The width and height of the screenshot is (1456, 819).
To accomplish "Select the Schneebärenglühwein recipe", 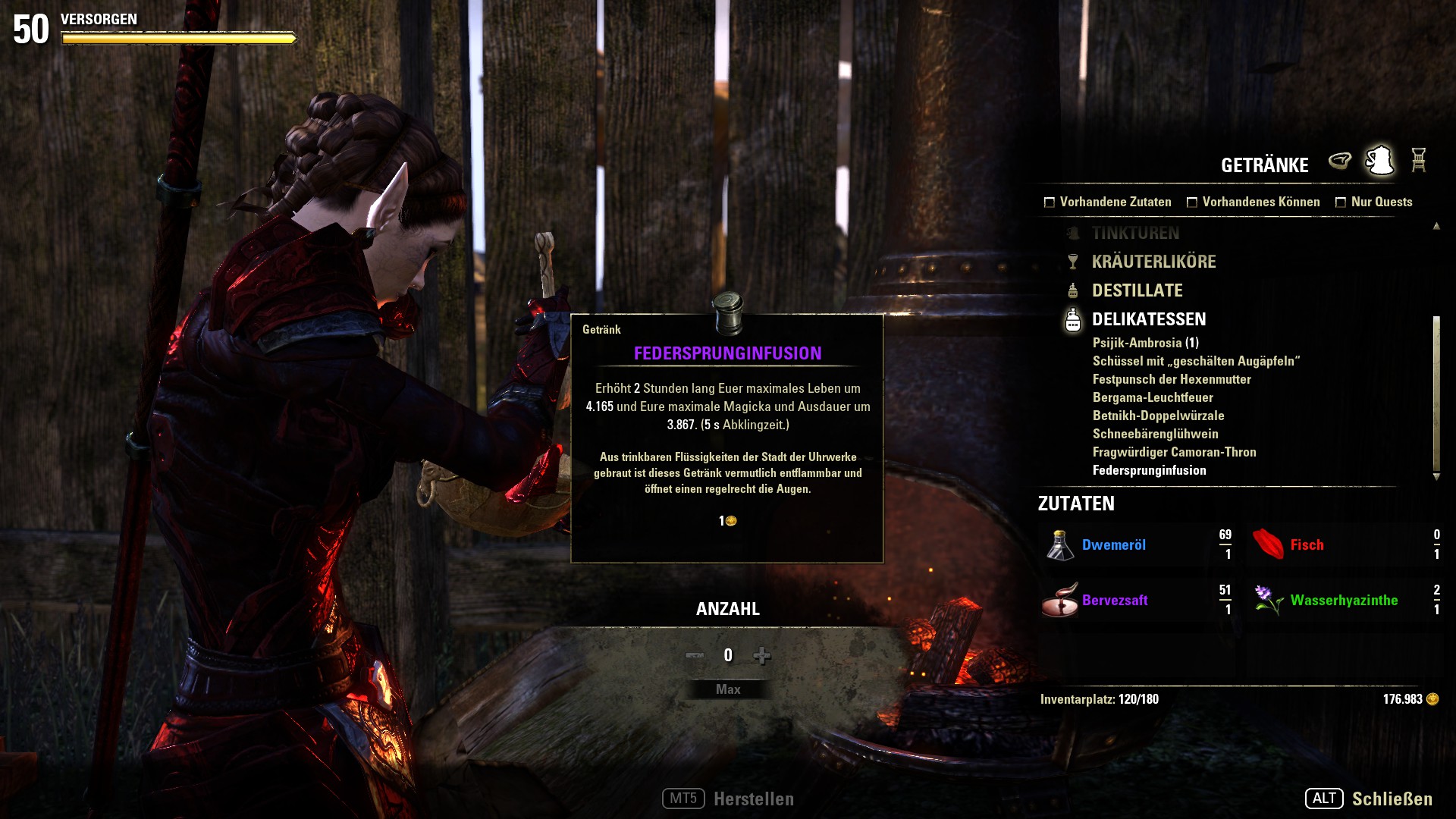I will coord(1155,434).
